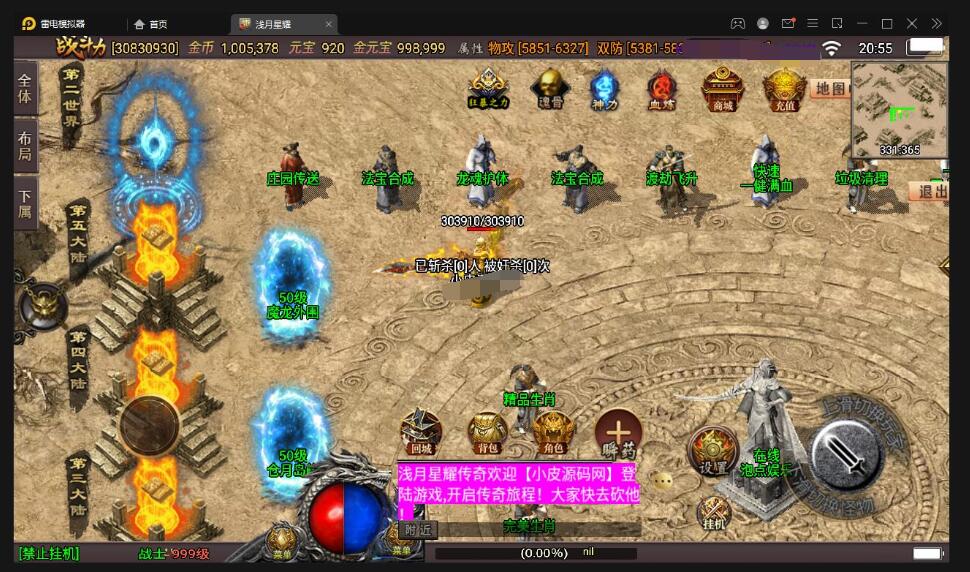This screenshot has width=970, height=572.
Task: Open the 血炼 red rune icon
Action: pos(661,87)
